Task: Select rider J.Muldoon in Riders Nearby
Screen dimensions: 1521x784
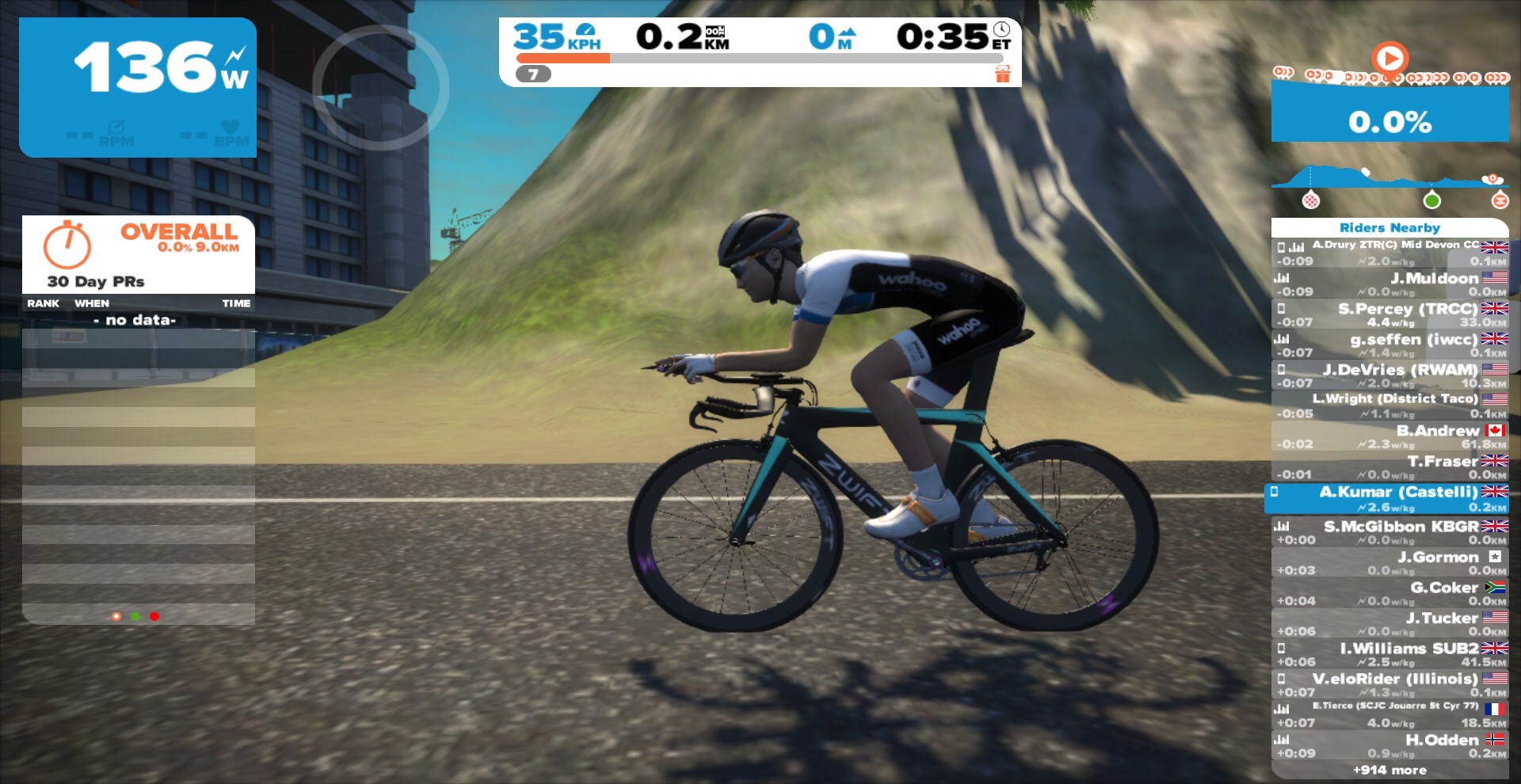Action: click(1390, 284)
